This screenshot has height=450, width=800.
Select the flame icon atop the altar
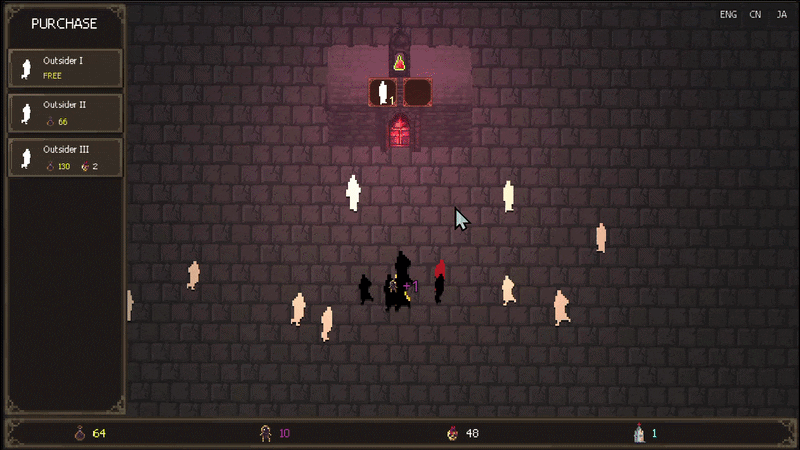pyautogui.click(x=400, y=62)
